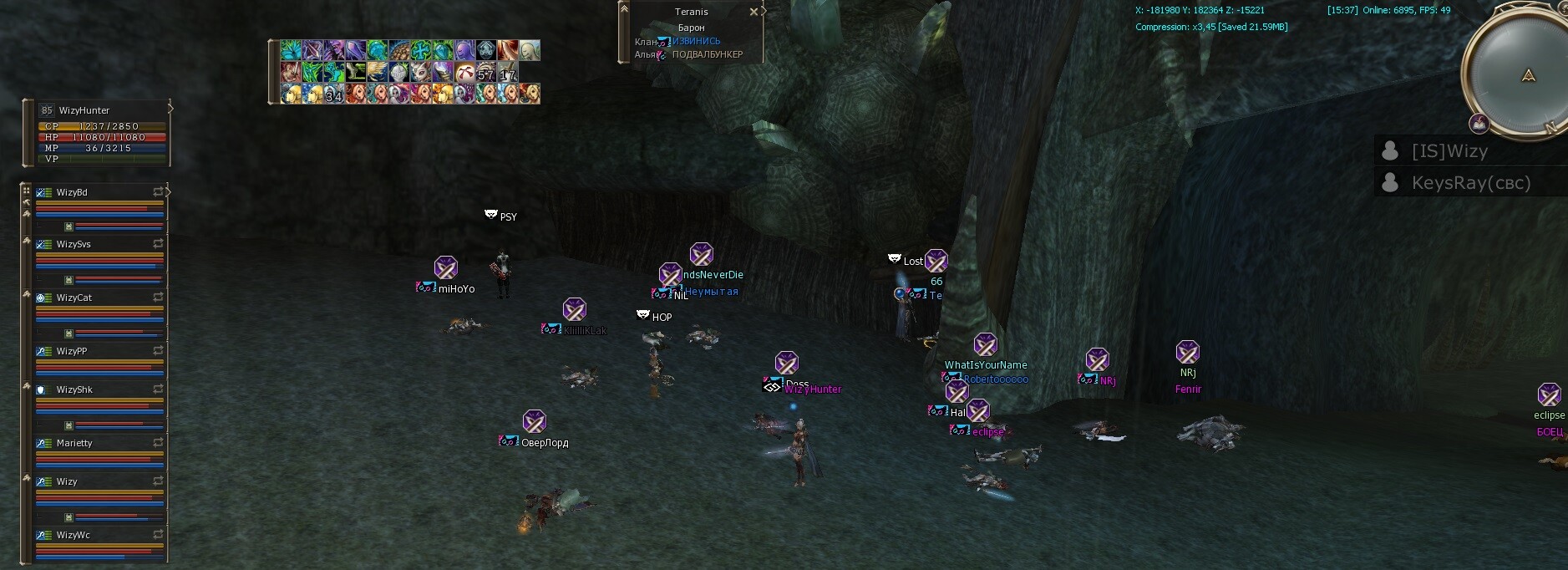Click the golden wing buff icon
Screen dimensions: 1568x570
[378, 72]
